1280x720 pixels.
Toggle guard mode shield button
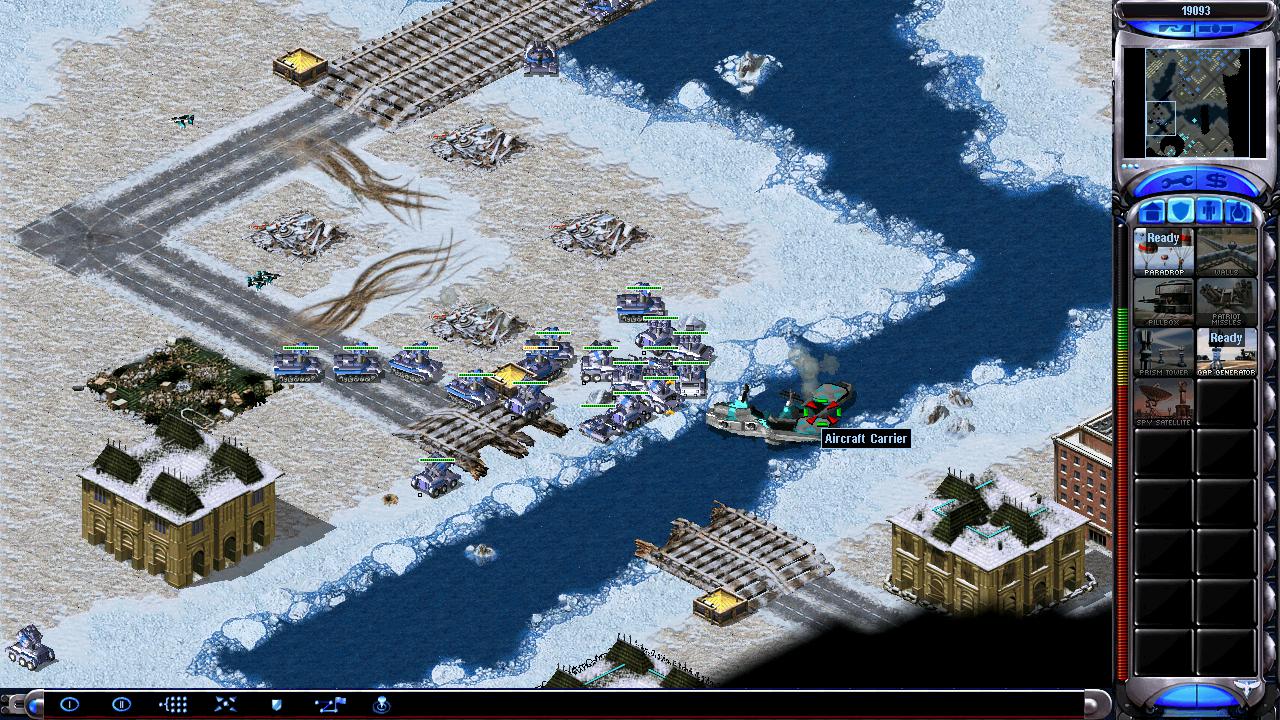tap(277, 704)
